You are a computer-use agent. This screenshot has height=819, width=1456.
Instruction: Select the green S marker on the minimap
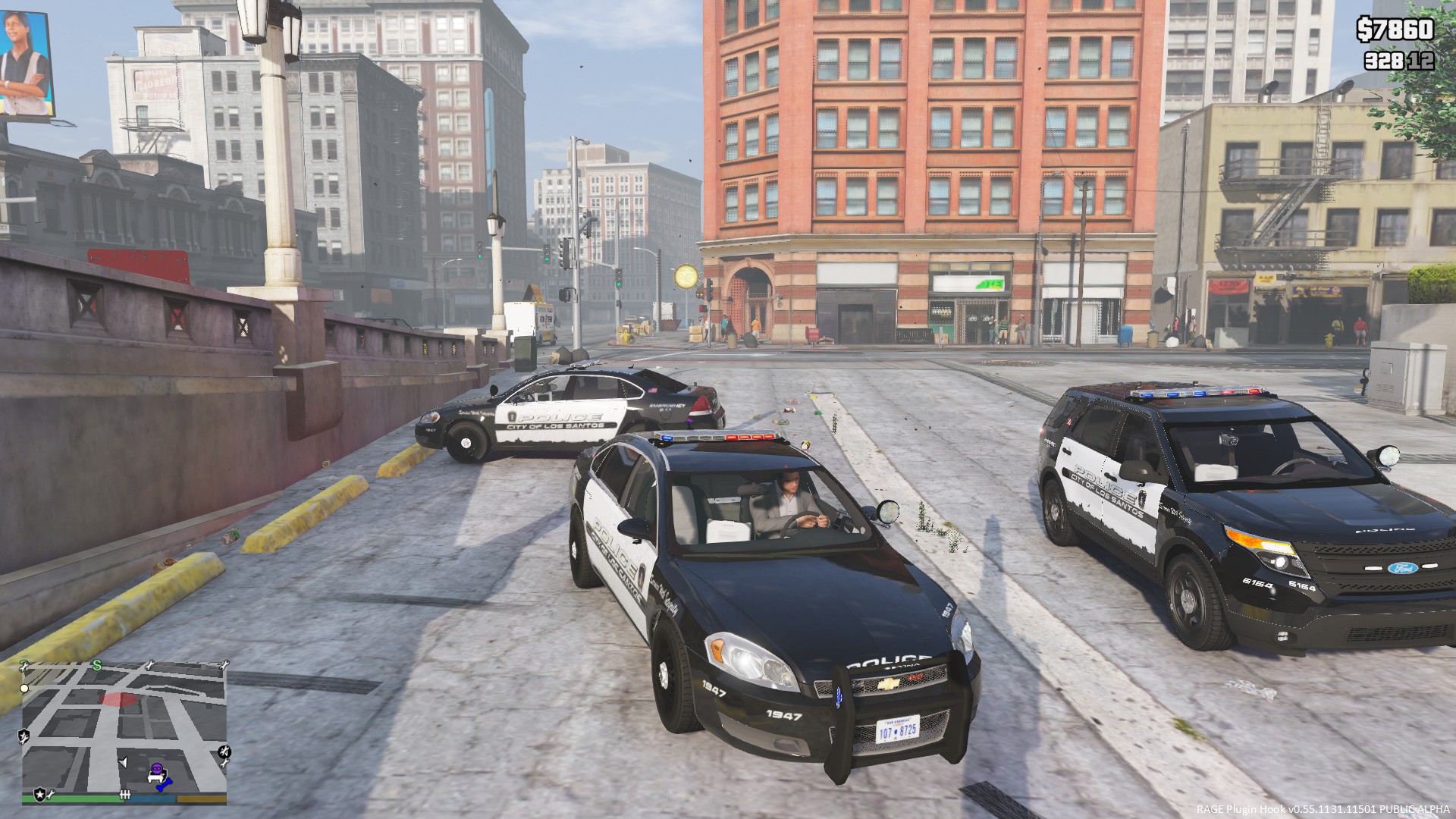pyautogui.click(x=97, y=665)
